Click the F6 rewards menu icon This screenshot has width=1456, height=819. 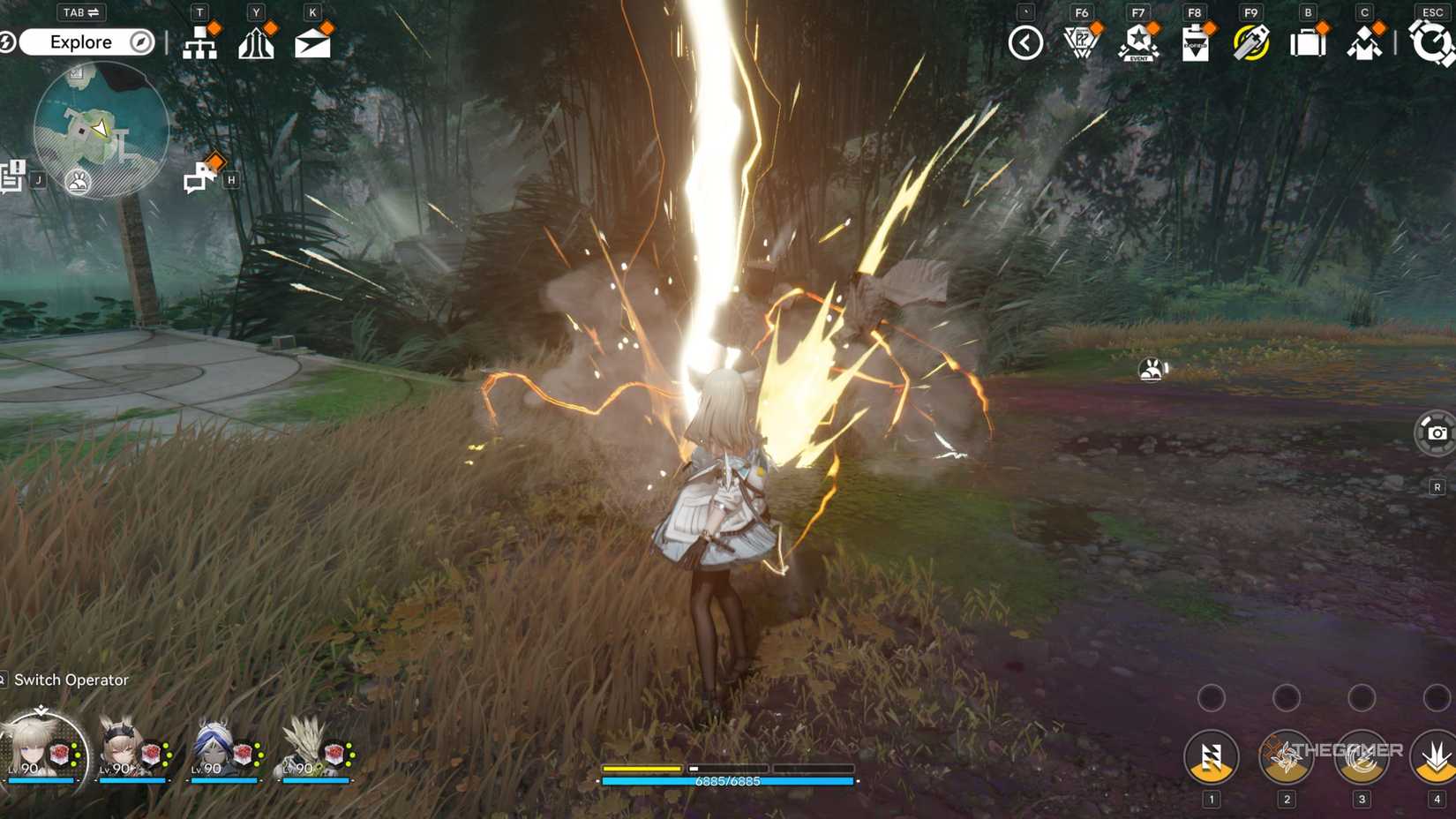(x=1083, y=41)
